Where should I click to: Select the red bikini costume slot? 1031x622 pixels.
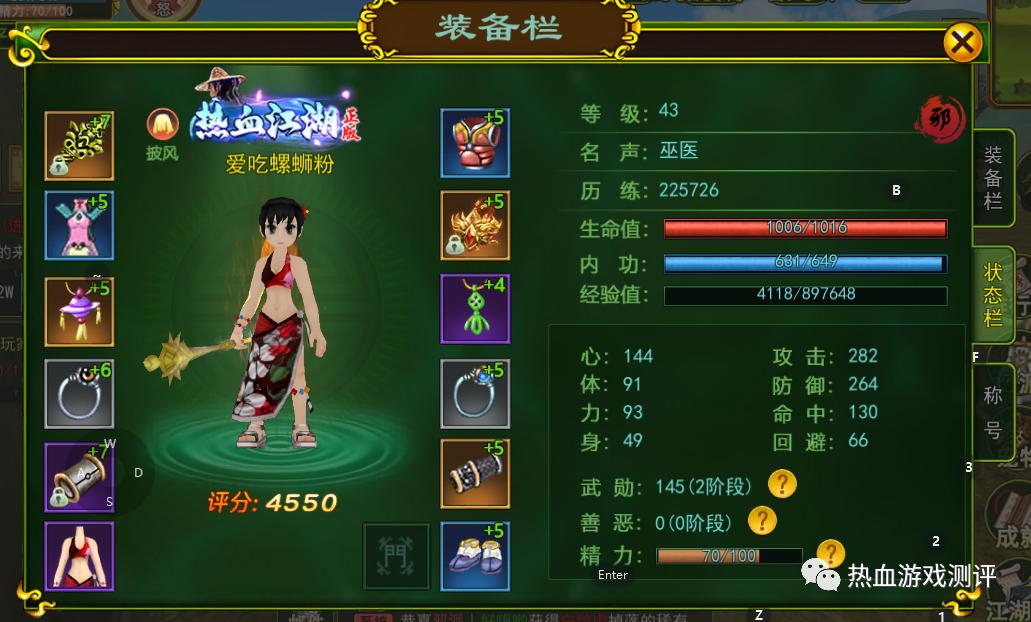coord(79,555)
